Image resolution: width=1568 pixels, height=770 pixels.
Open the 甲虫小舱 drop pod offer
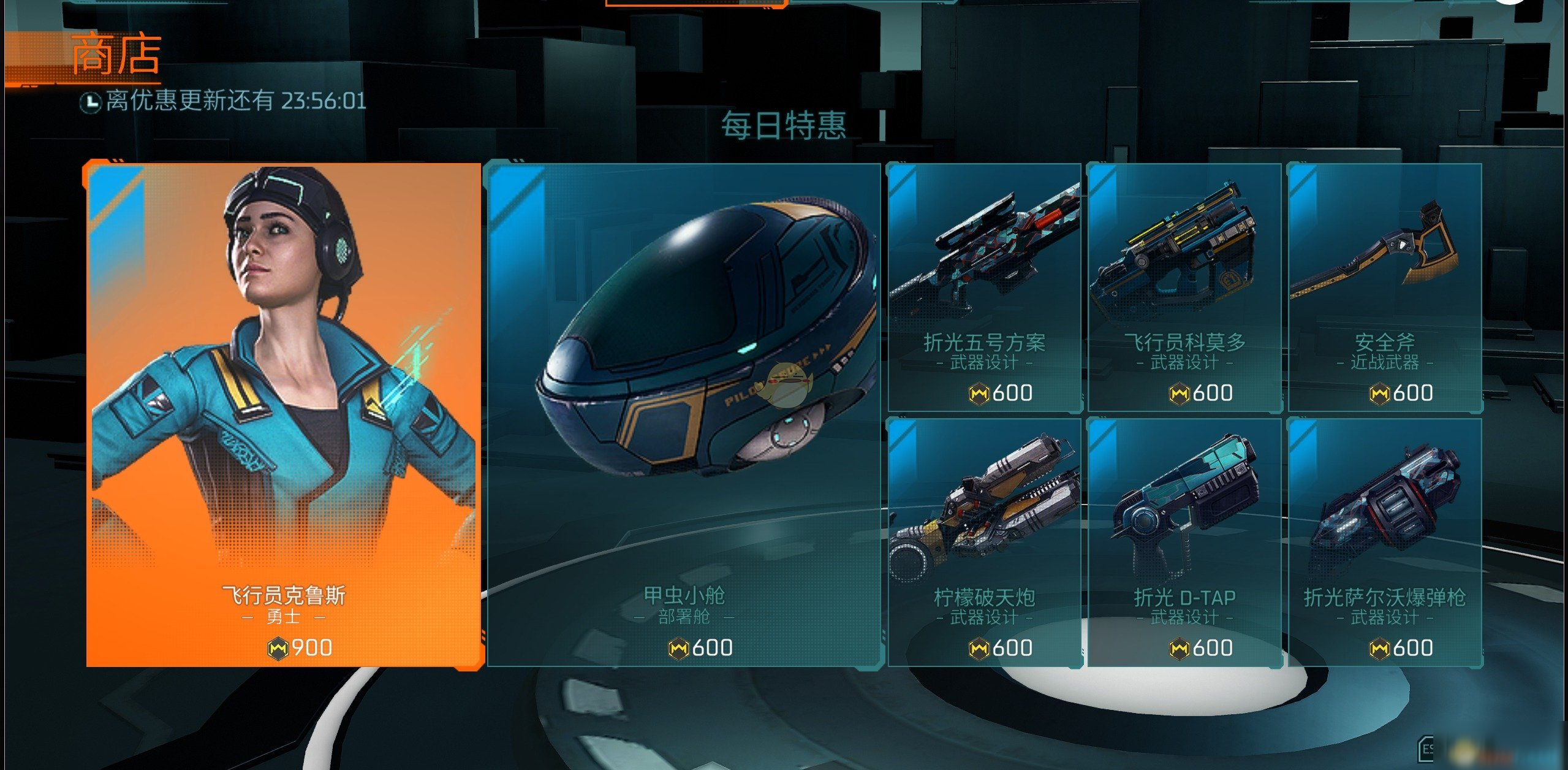683,415
